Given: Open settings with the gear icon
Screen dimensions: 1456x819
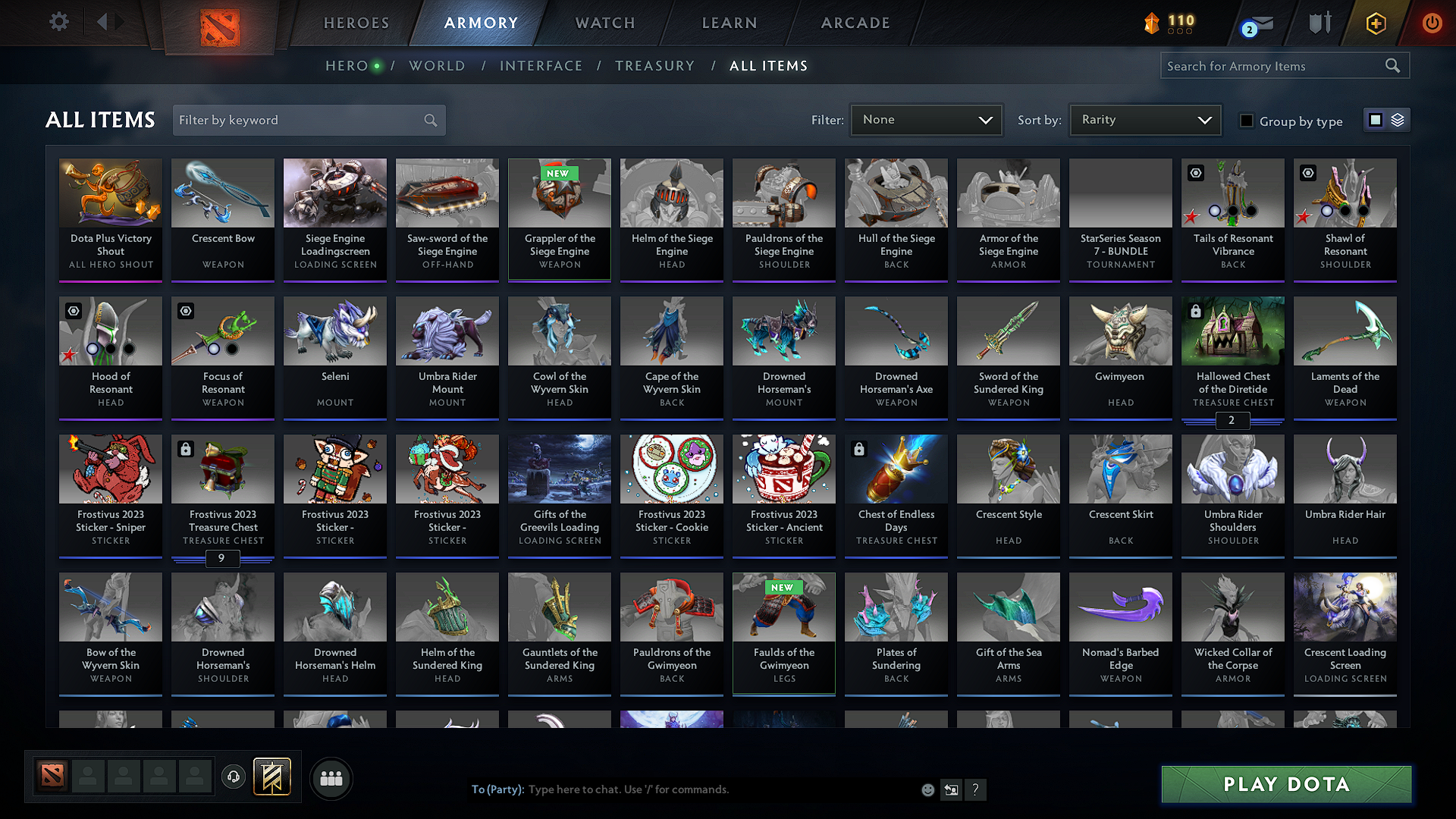Looking at the screenshot, I should [x=58, y=22].
